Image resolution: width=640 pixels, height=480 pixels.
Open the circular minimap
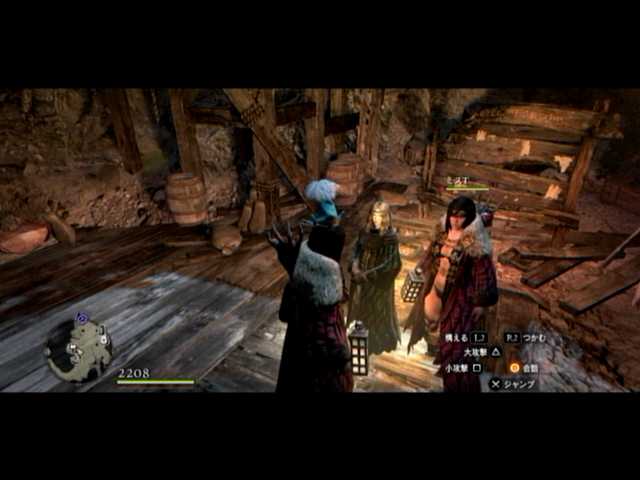[x=80, y=353]
